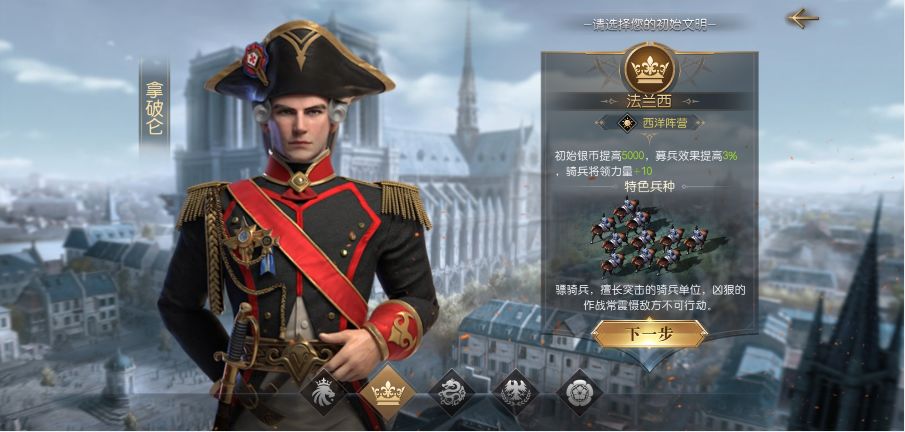The image size is (905, 432).
Task: Click the 下一步 next step button
Action: click(649, 334)
